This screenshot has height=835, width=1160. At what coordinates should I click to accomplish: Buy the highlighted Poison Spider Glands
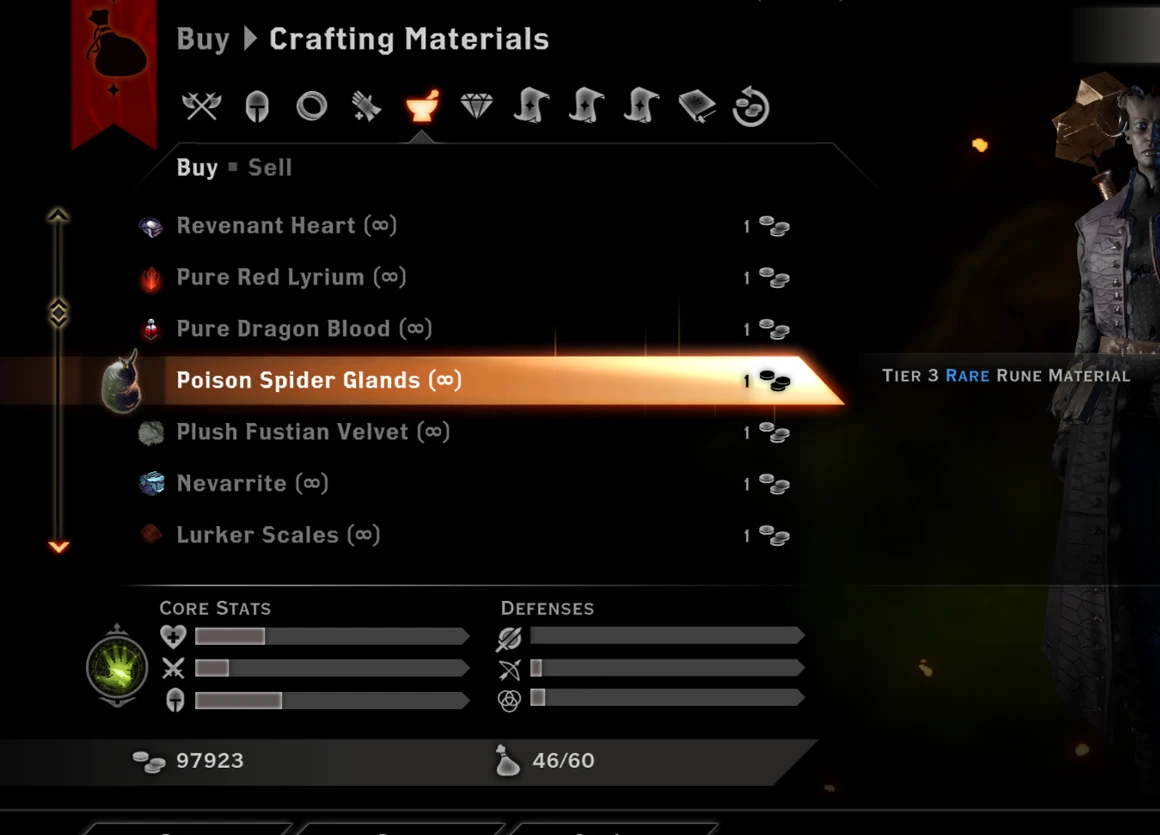click(x=319, y=381)
